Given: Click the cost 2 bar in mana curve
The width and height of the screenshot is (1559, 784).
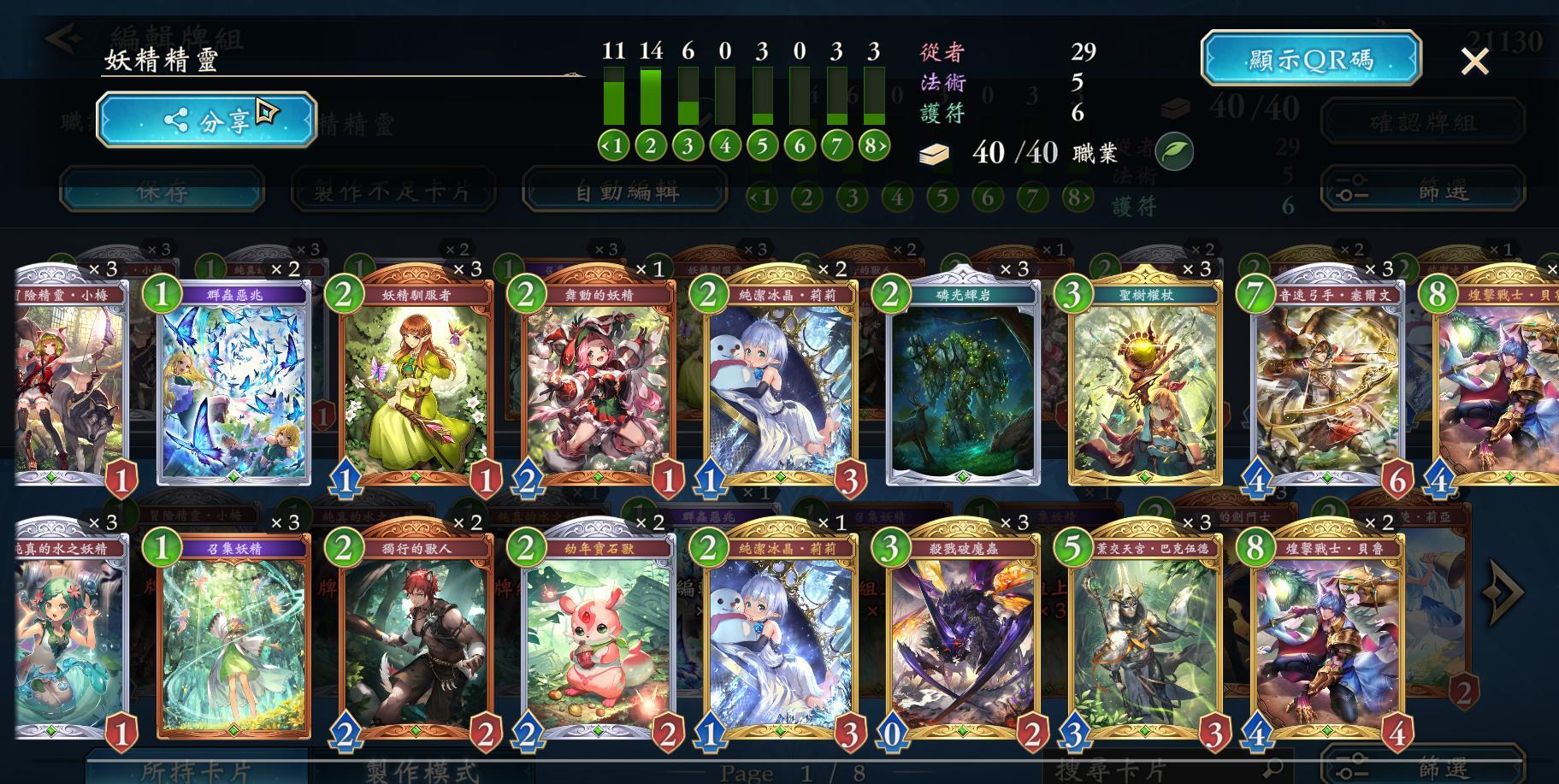Looking at the screenshot, I should (x=651, y=98).
